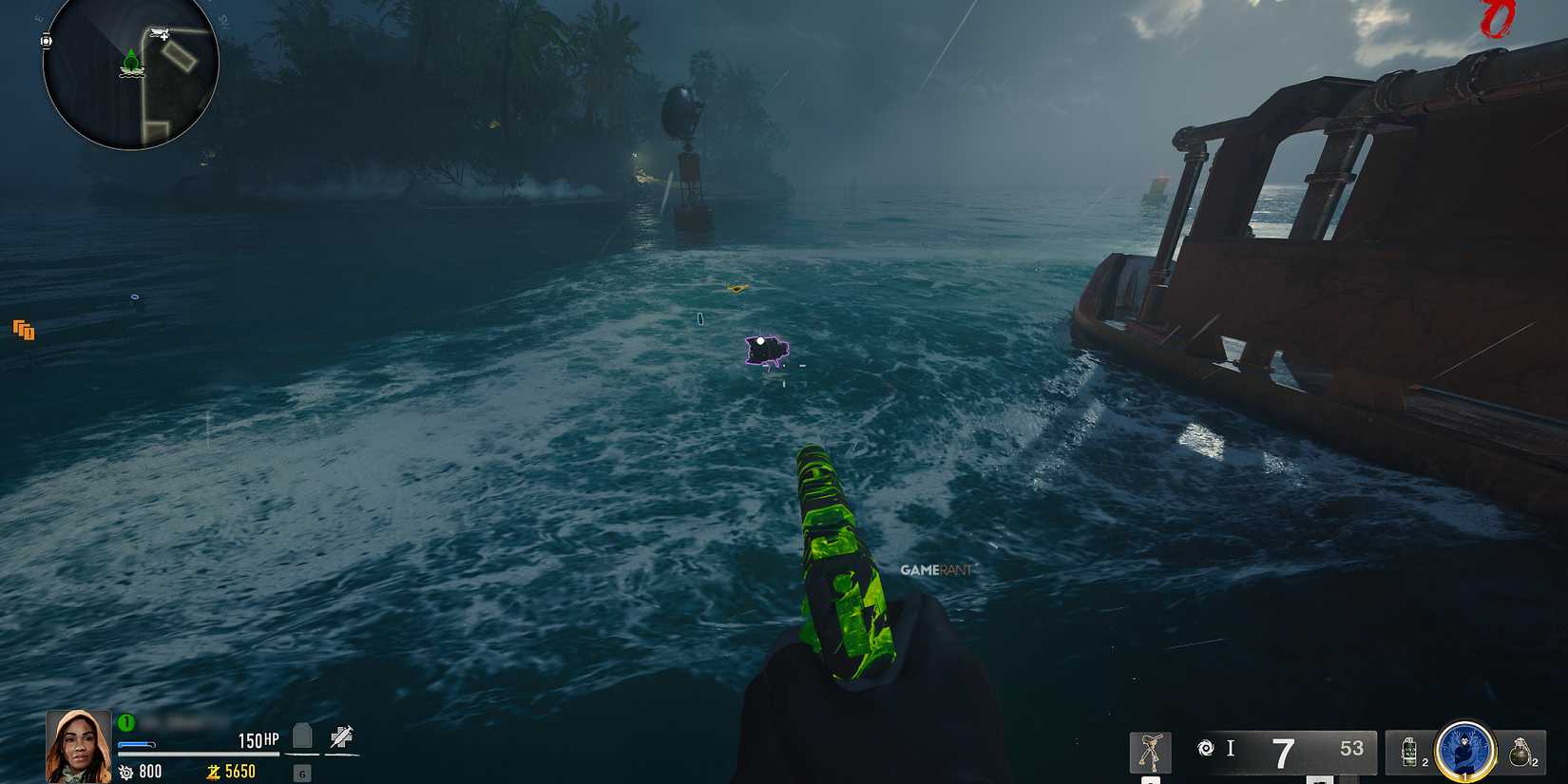The image size is (1568, 784).
Task: Toggle the orange salvage notification on the left edge
Action: pos(24,331)
